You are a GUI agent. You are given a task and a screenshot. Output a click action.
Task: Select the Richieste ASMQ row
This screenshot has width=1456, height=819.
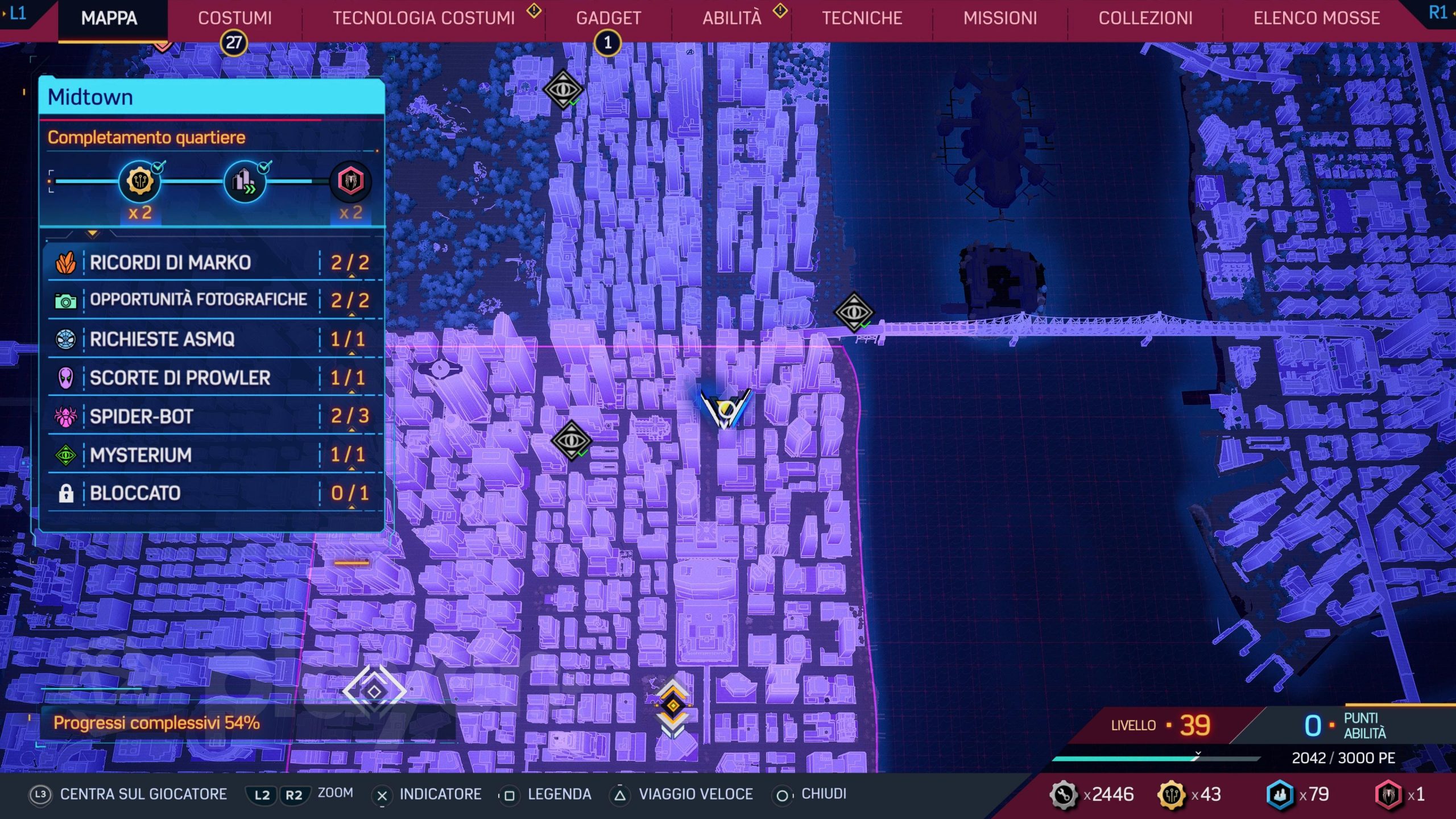point(212,340)
